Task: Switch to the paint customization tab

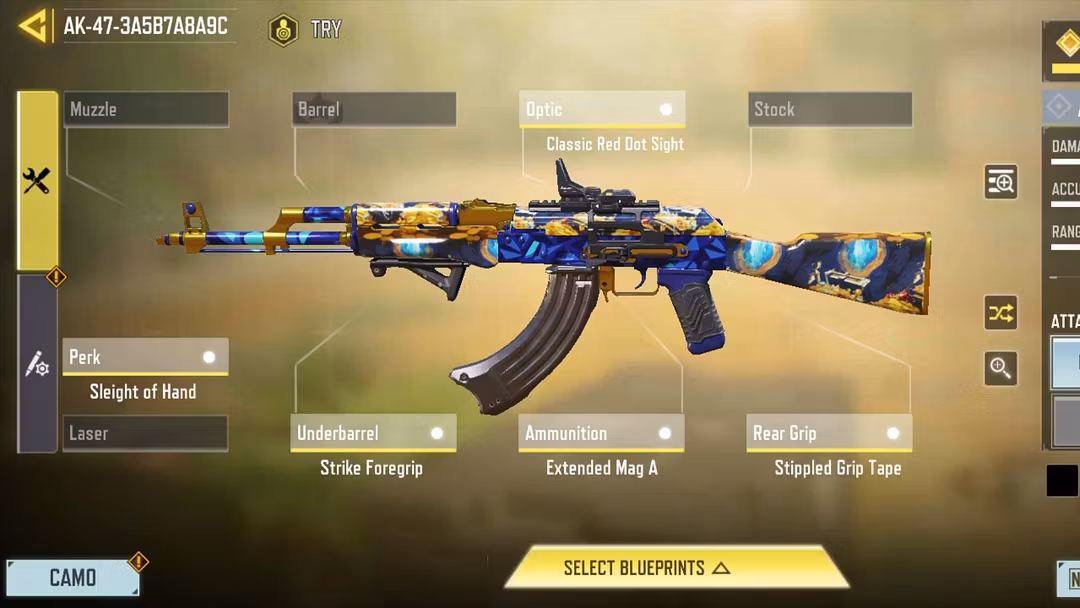Action: click(x=37, y=364)
